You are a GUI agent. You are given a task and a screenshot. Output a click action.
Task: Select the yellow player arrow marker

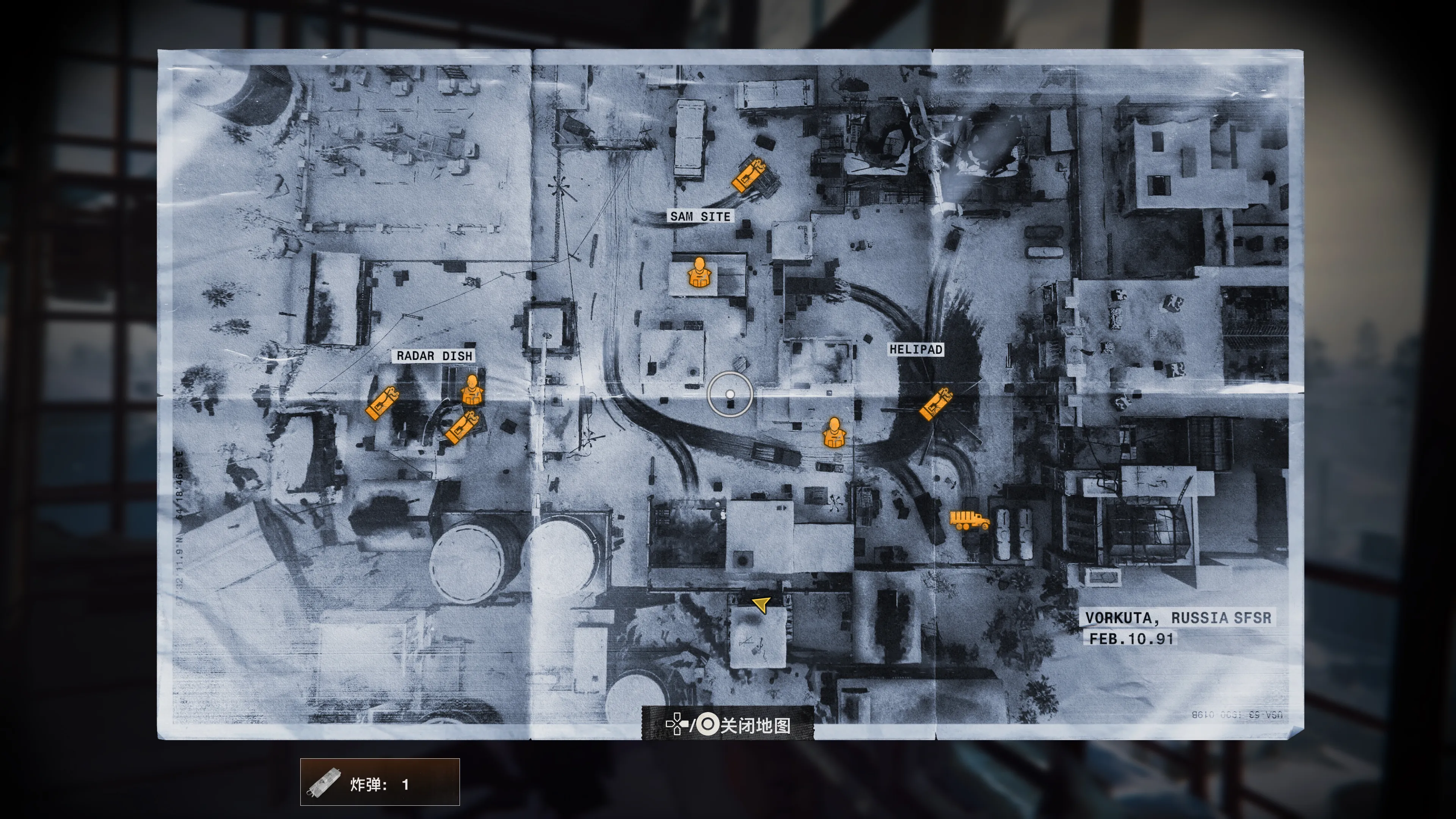coord(761,604)
